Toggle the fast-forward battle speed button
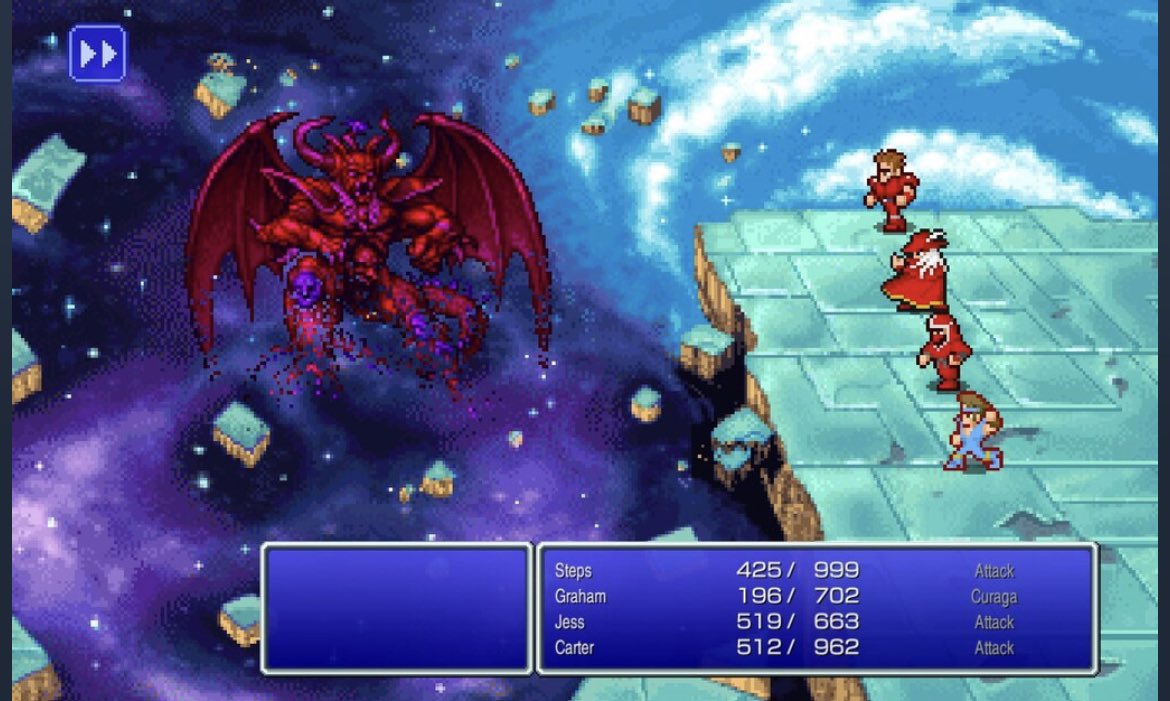This screenshot has width=1170, height=701. point(97,53)
